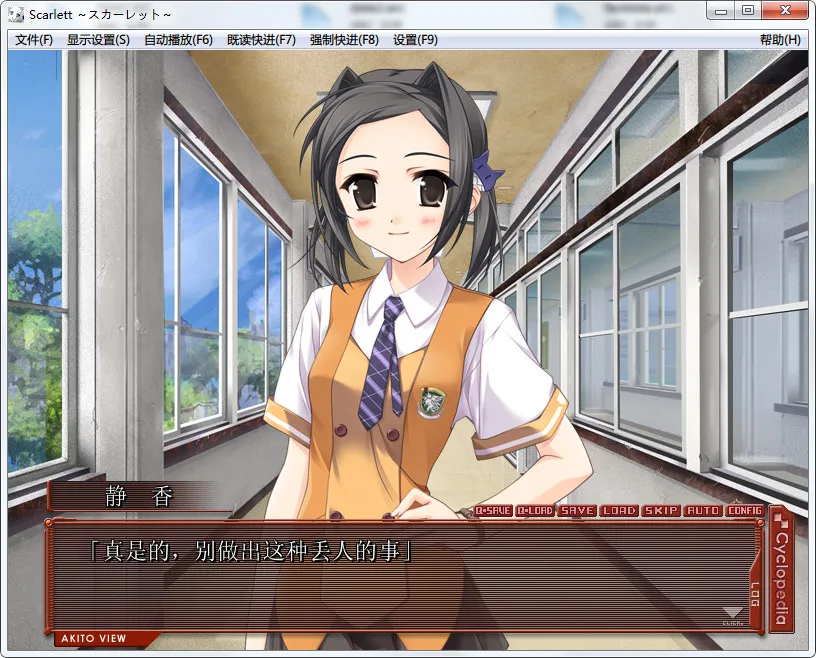Select 自动播放(F6) in the menu bar
This screenshot has width=816, height=658.
pyautogui.click(x=178, y=40)
